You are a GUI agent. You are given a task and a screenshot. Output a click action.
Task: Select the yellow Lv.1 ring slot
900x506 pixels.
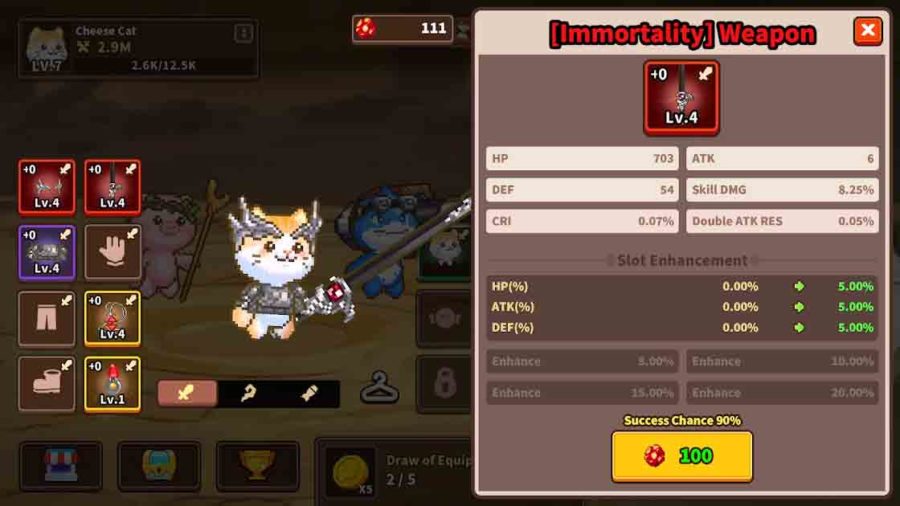[x=112, y=384]
